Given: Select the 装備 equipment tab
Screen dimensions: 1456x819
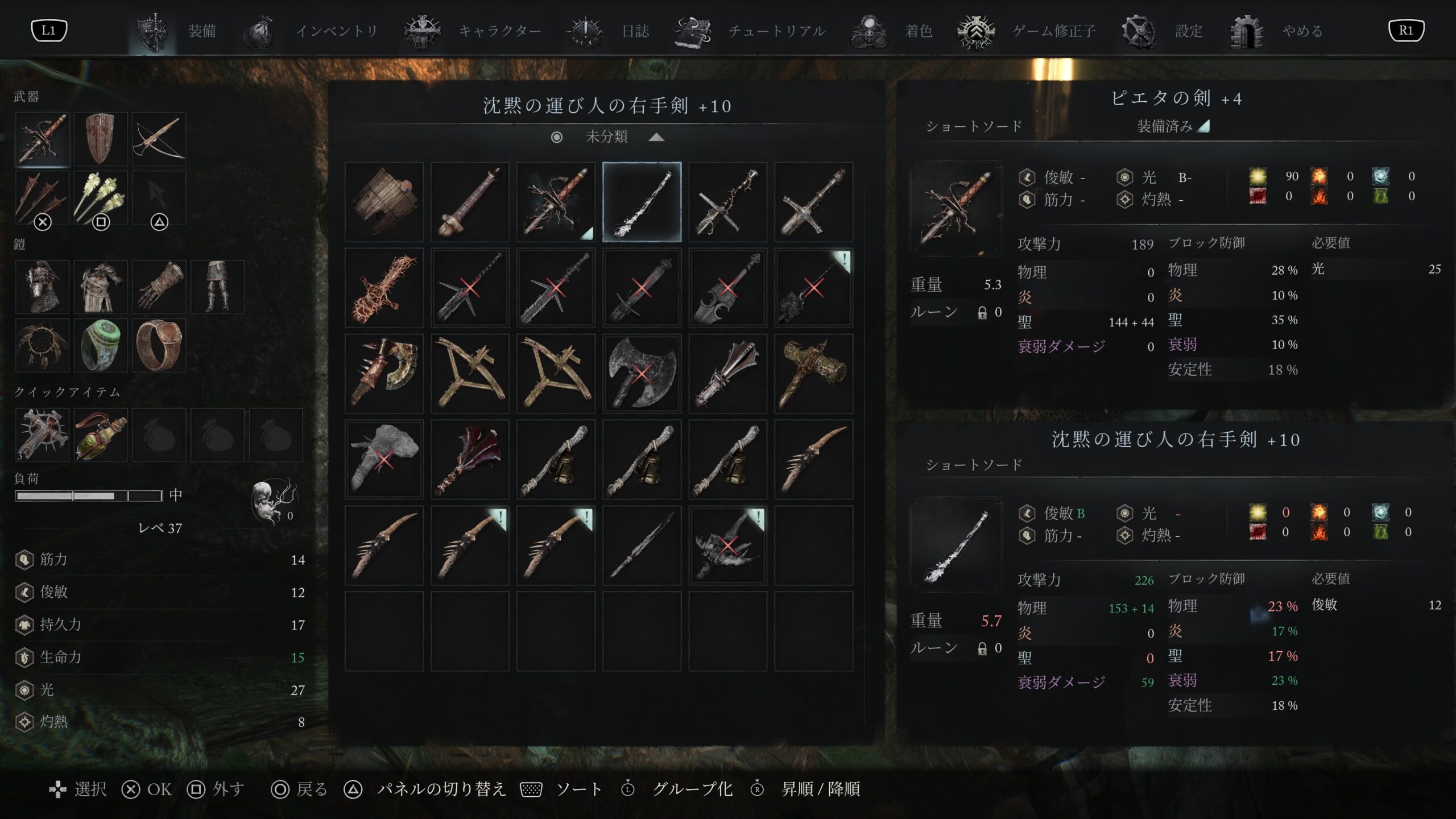Looking at the screenshot, I should tap(201, 31).
